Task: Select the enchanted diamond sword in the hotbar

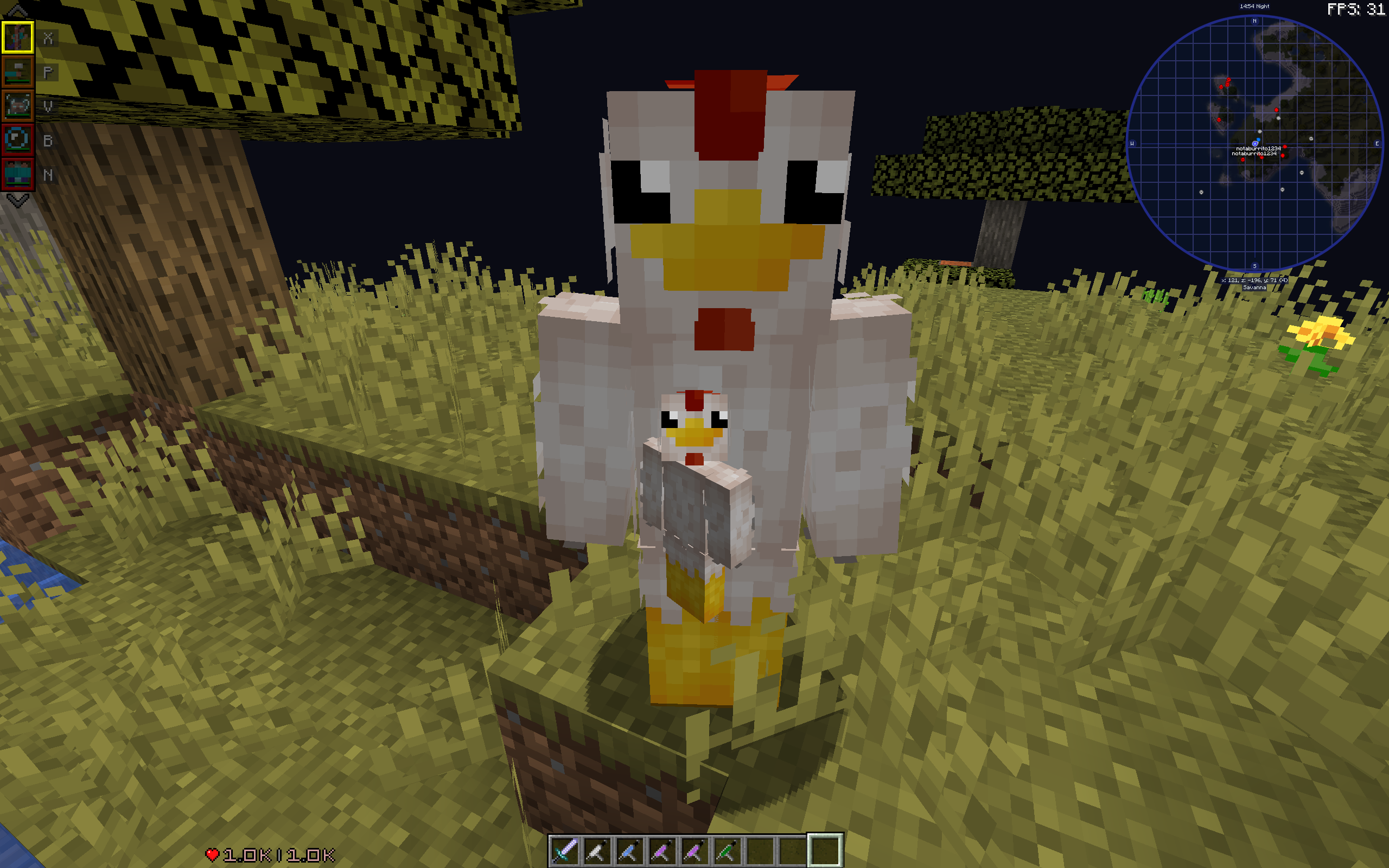Action: [x=565, y=850]
